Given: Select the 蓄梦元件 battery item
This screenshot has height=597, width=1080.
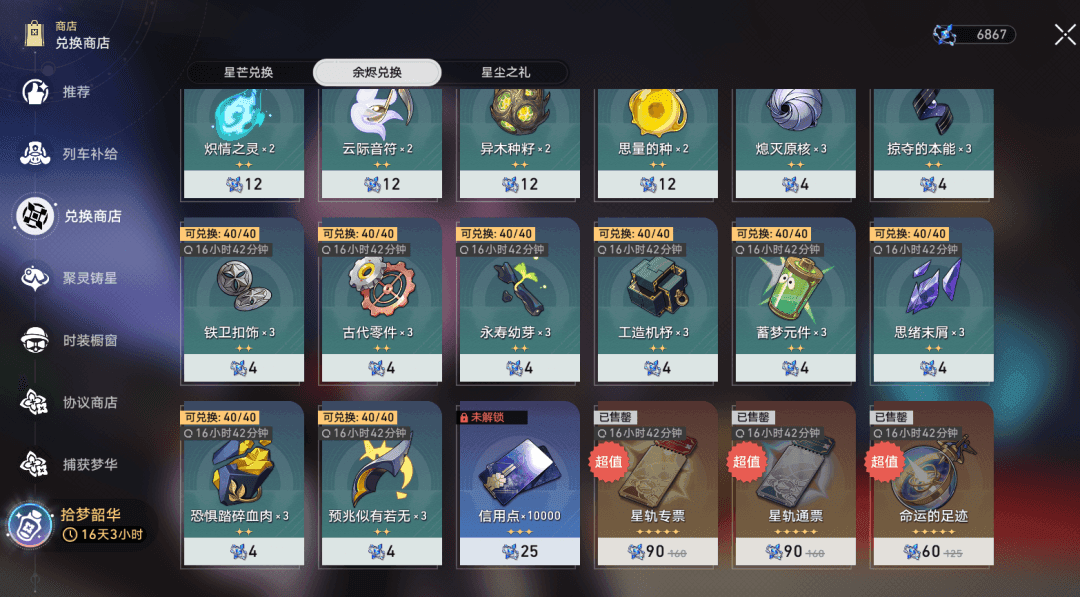Looking at the screenshot, I should point(796,298).
